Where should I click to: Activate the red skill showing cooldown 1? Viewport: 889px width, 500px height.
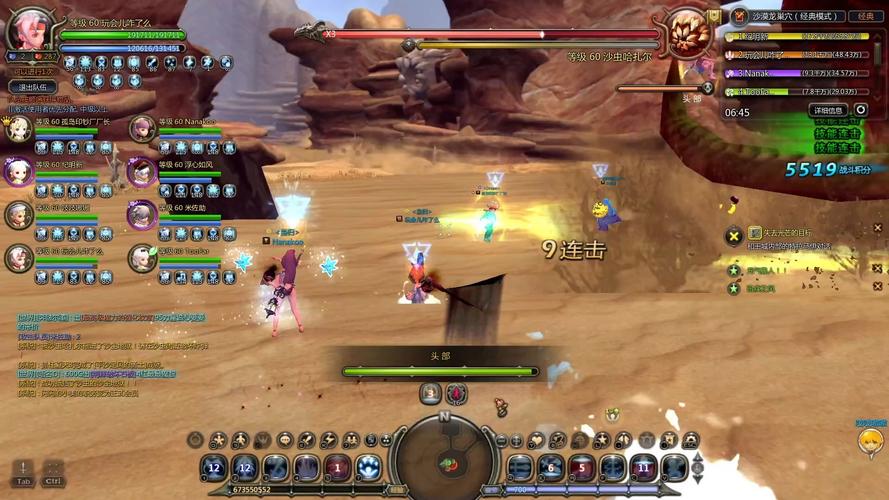click(337, 467)
